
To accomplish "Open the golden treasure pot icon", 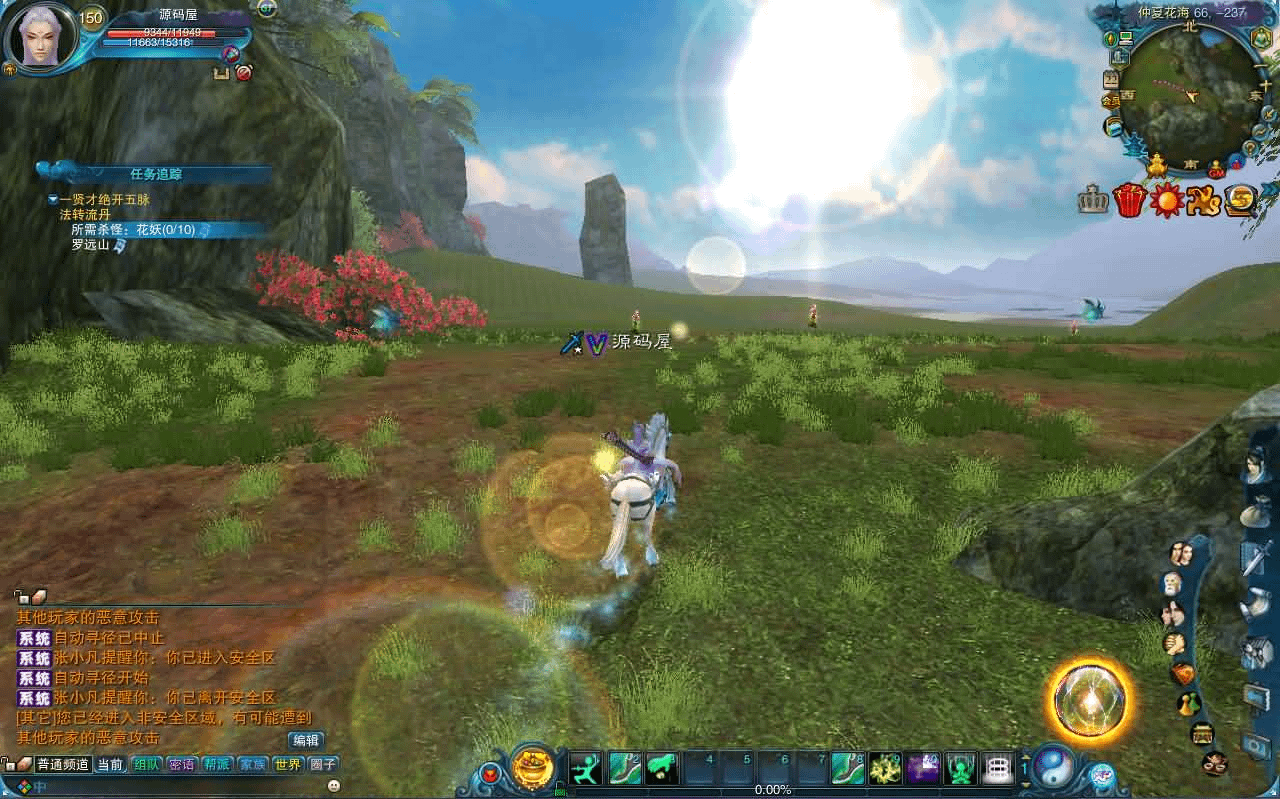I will [x=532, y=768].
